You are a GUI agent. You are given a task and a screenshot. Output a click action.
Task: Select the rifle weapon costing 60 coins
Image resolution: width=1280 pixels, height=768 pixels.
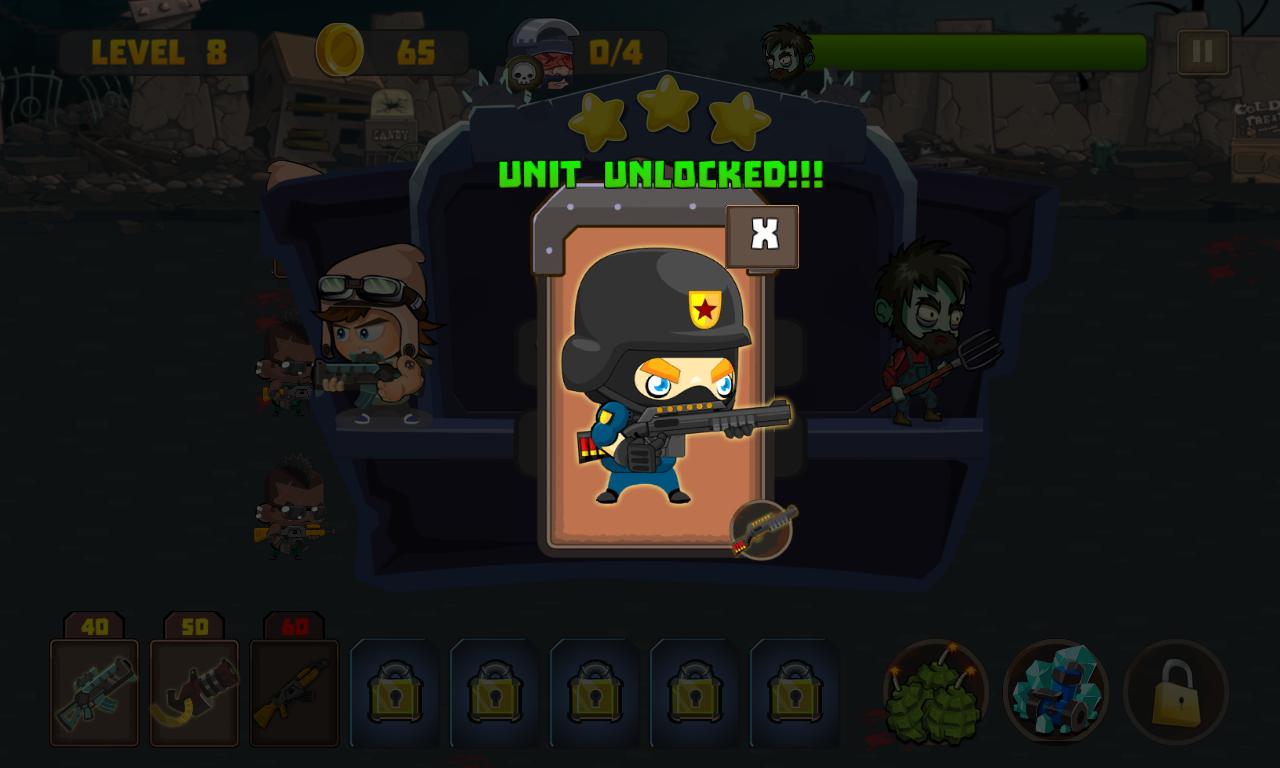click(x=294, y=692)
